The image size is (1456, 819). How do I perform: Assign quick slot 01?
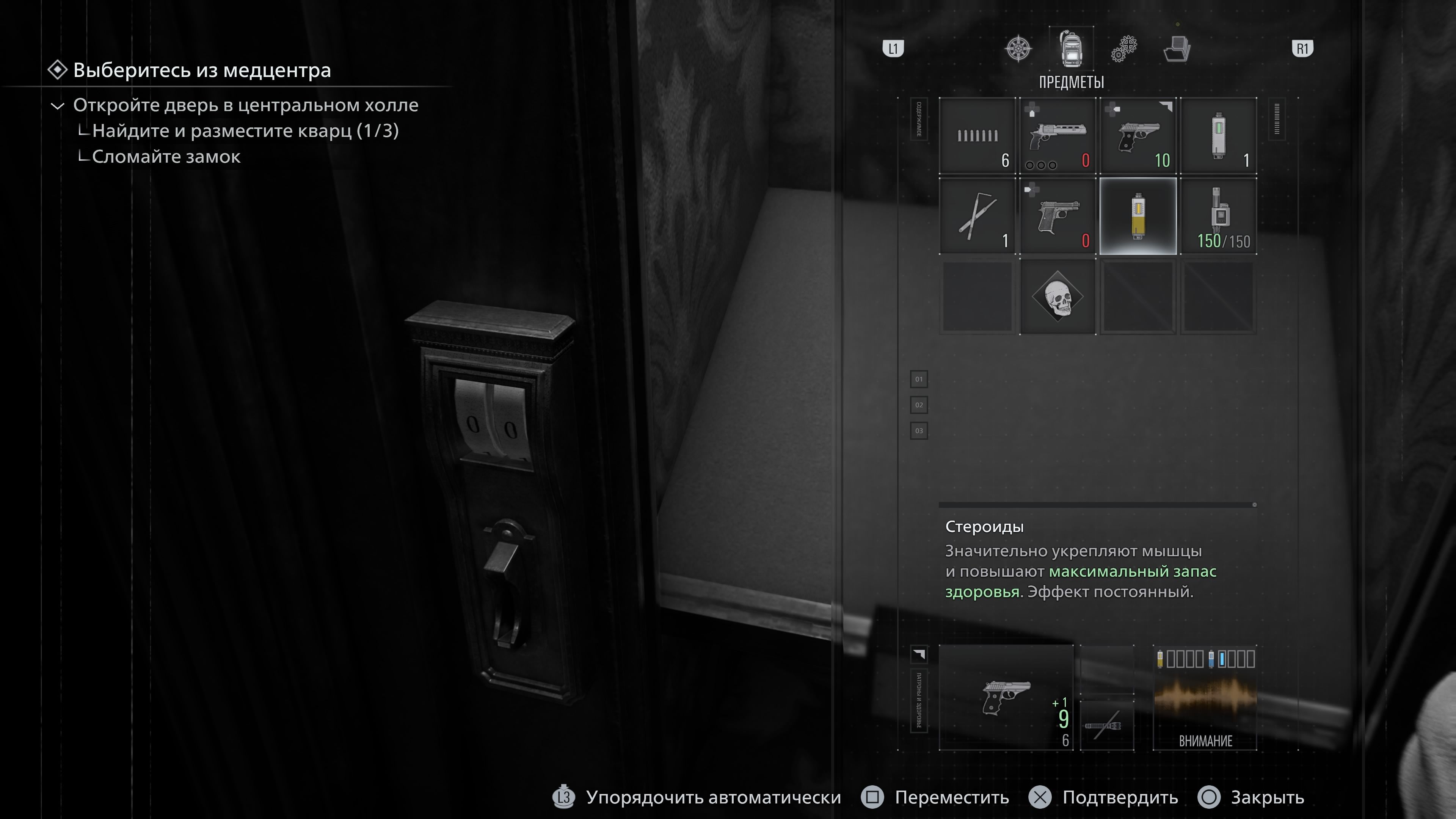(x=919, y=379)
